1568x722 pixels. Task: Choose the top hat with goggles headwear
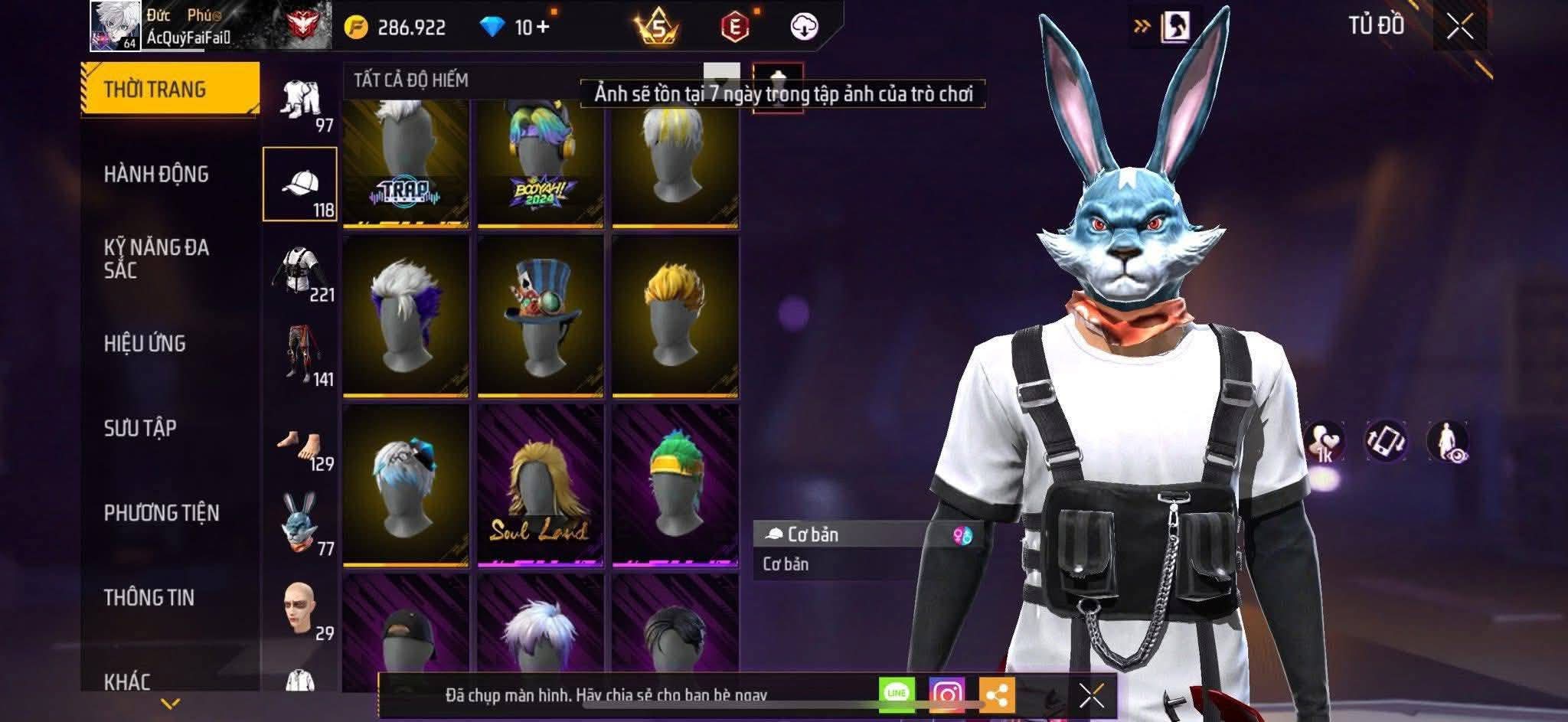tap(540, 315)
